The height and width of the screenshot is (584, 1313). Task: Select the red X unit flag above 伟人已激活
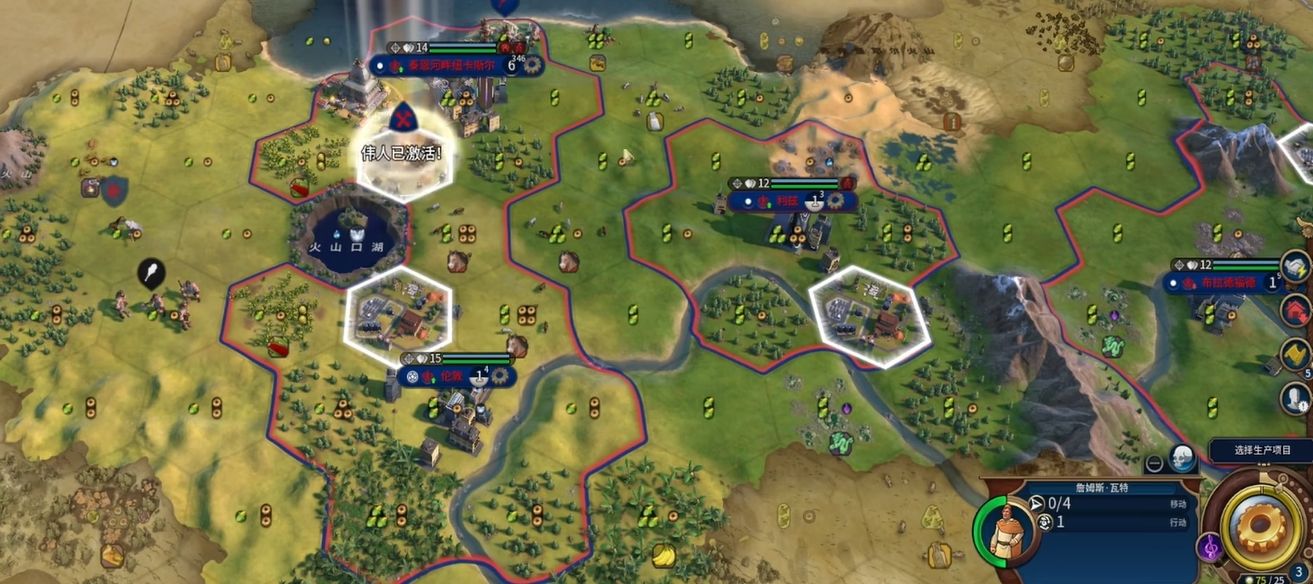402,119
